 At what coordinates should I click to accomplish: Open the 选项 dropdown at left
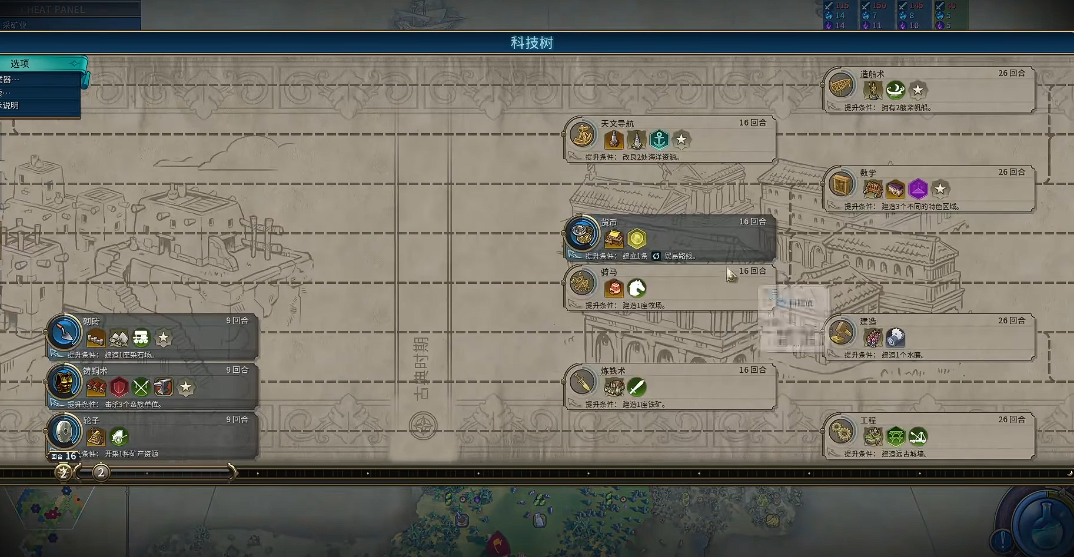(x=40, y=64)
